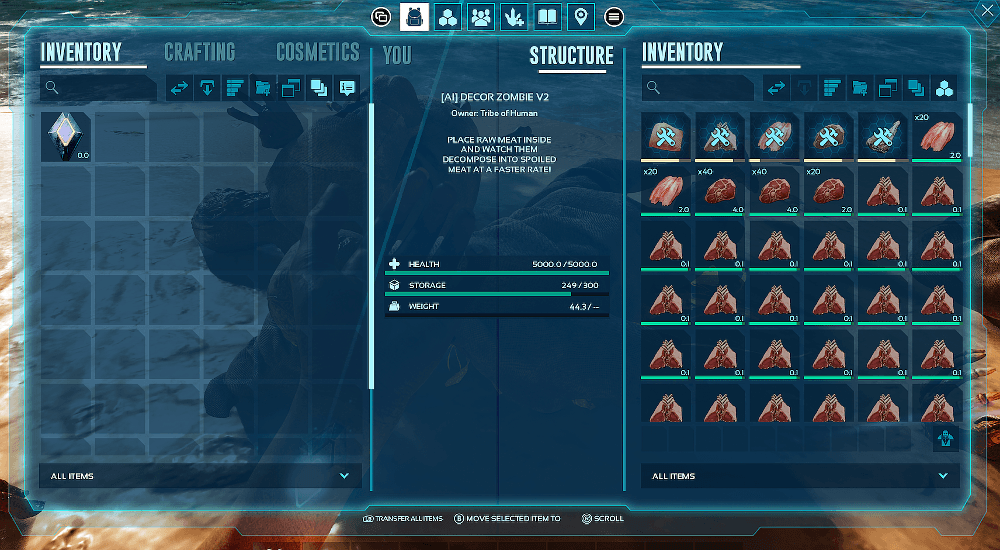Screen dimensions: 1000x550
Task: Select the crystal item in your inventory
Action: point(66,137)
